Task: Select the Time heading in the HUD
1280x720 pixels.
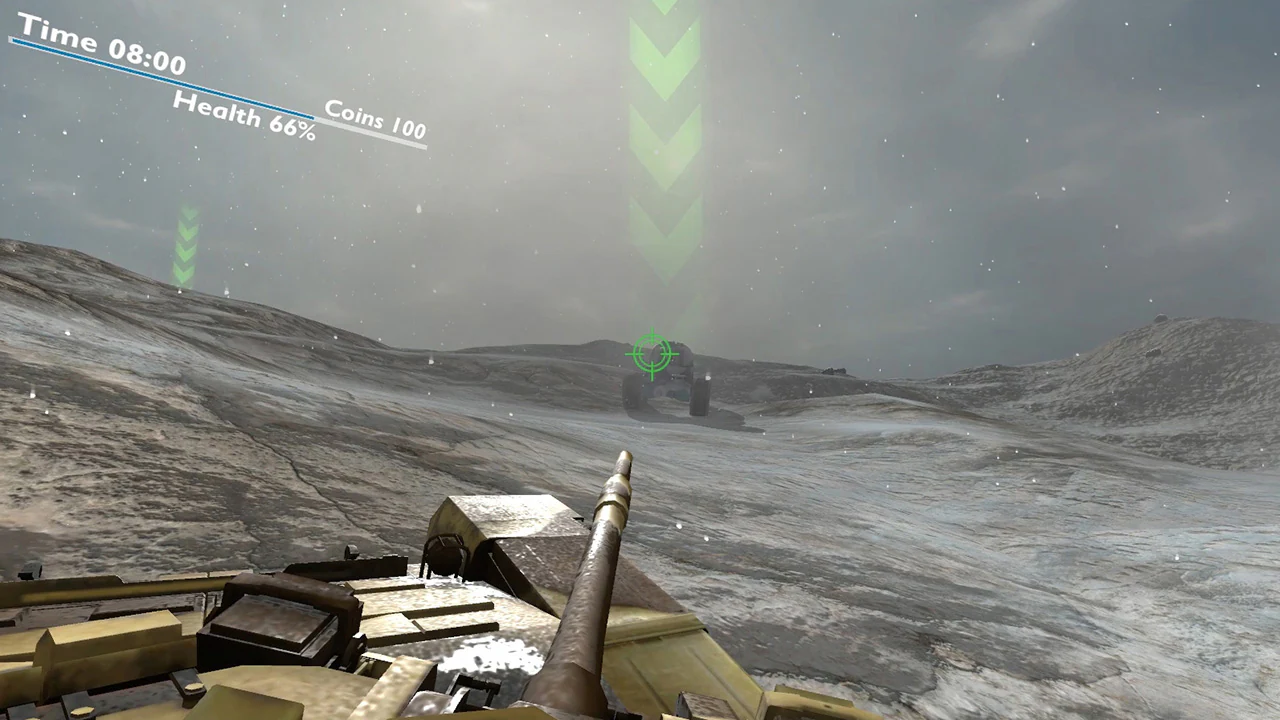Action: point(60,35)
